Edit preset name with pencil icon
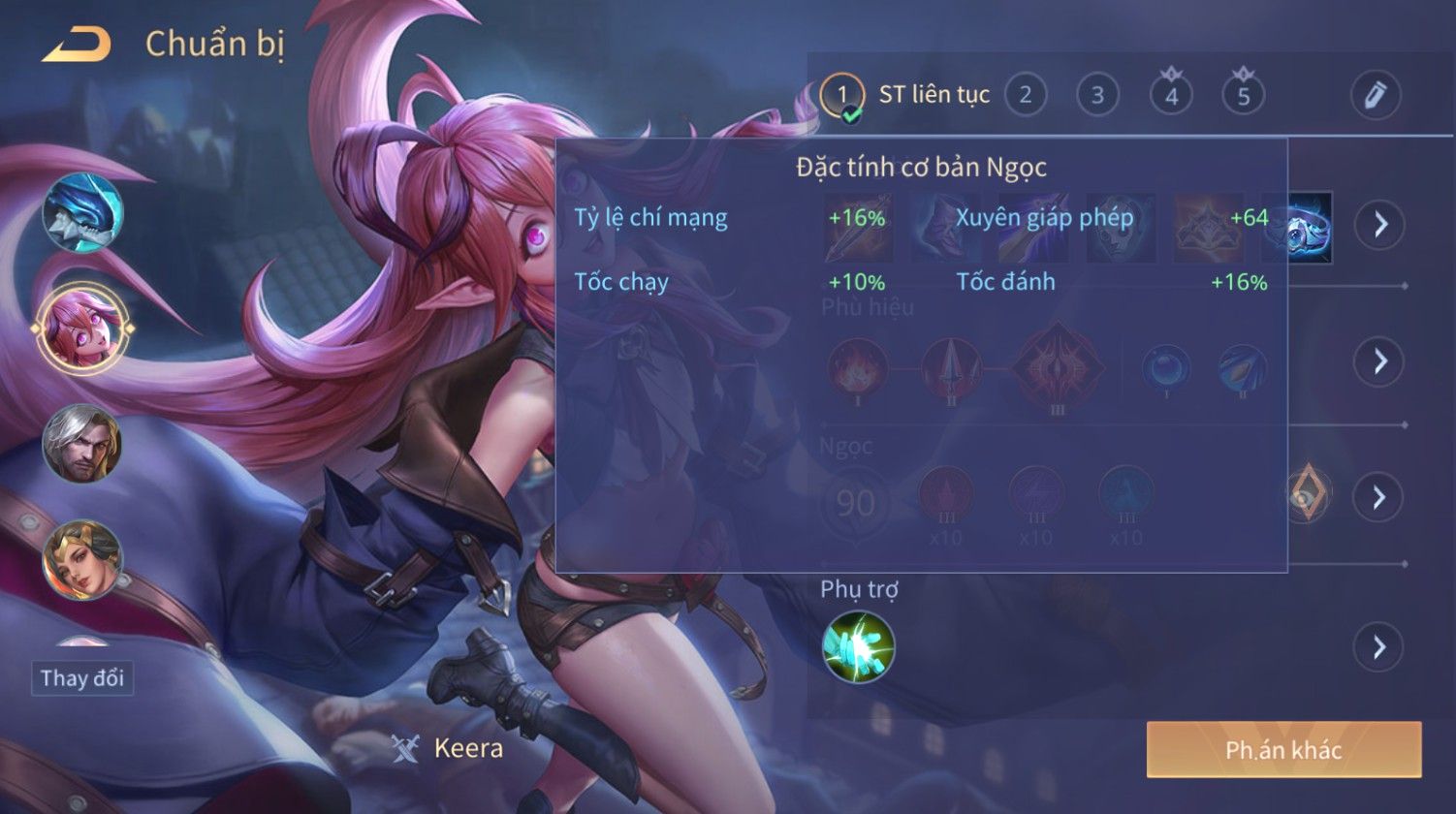Viewport: 1456px width, 814px height. point(1375,95)
